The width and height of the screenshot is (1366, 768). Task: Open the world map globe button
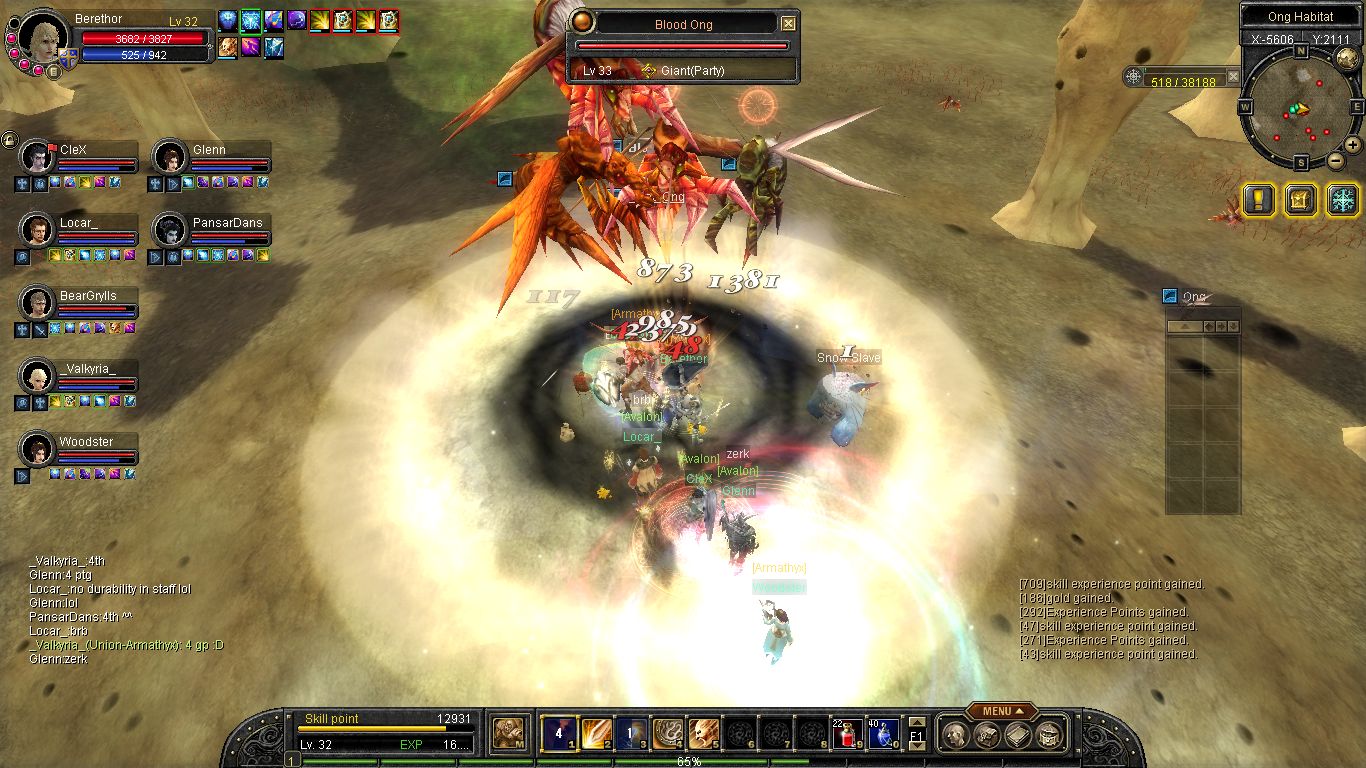(1346, 58)
